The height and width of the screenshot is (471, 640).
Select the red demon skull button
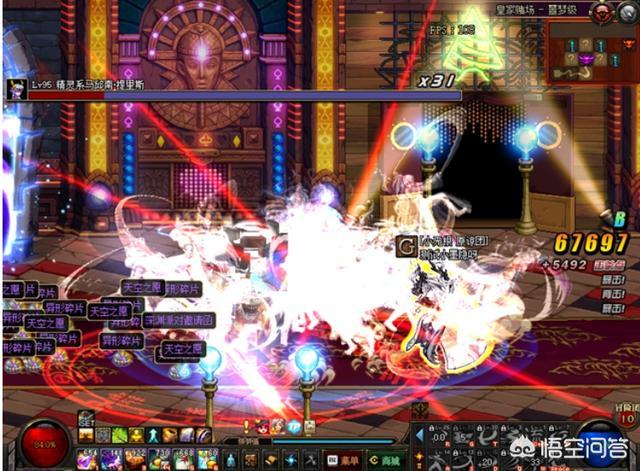(x=599, y=12)
